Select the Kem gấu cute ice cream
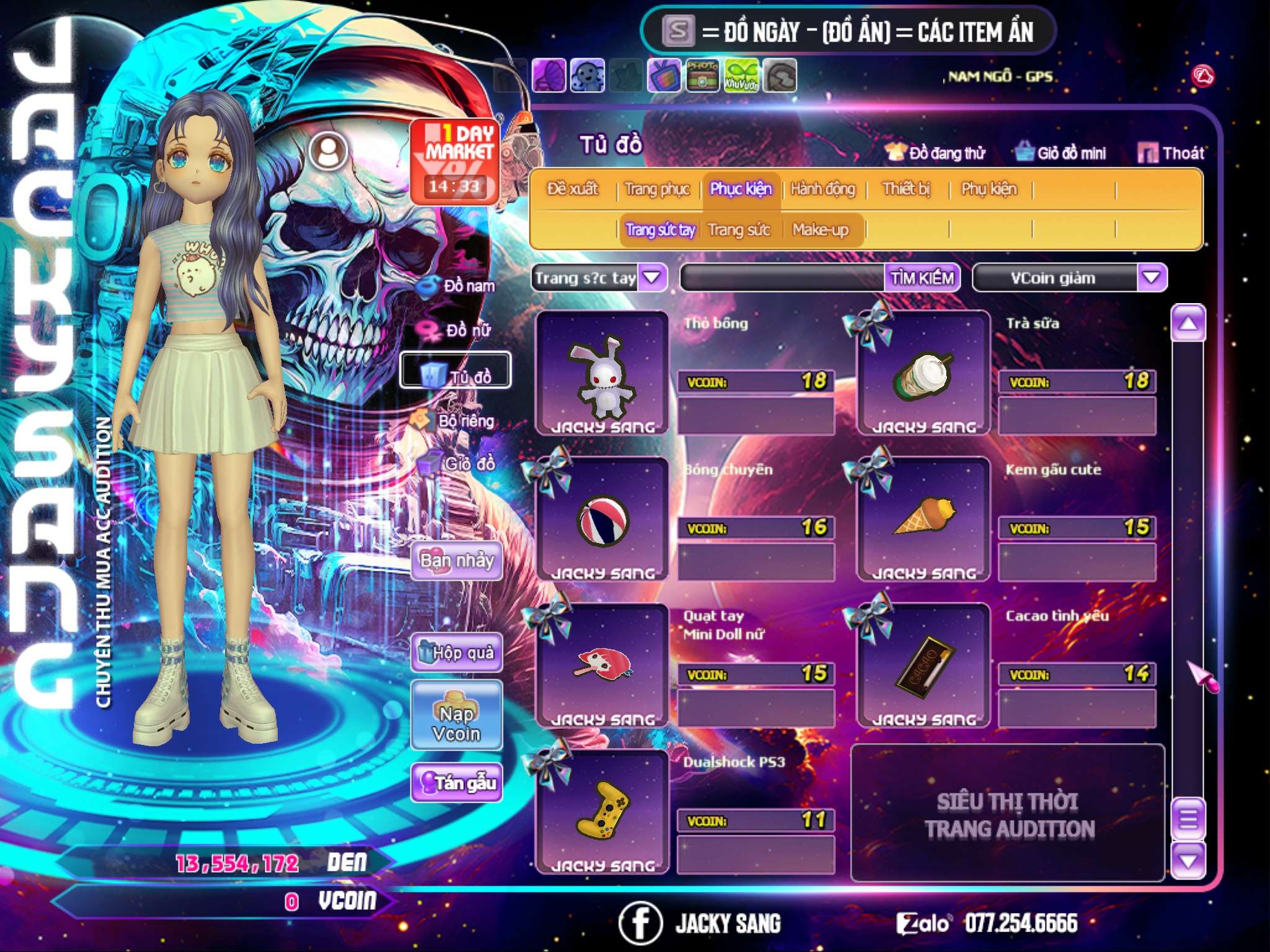The image size is (1270, 952). click(x=923, y=519)
